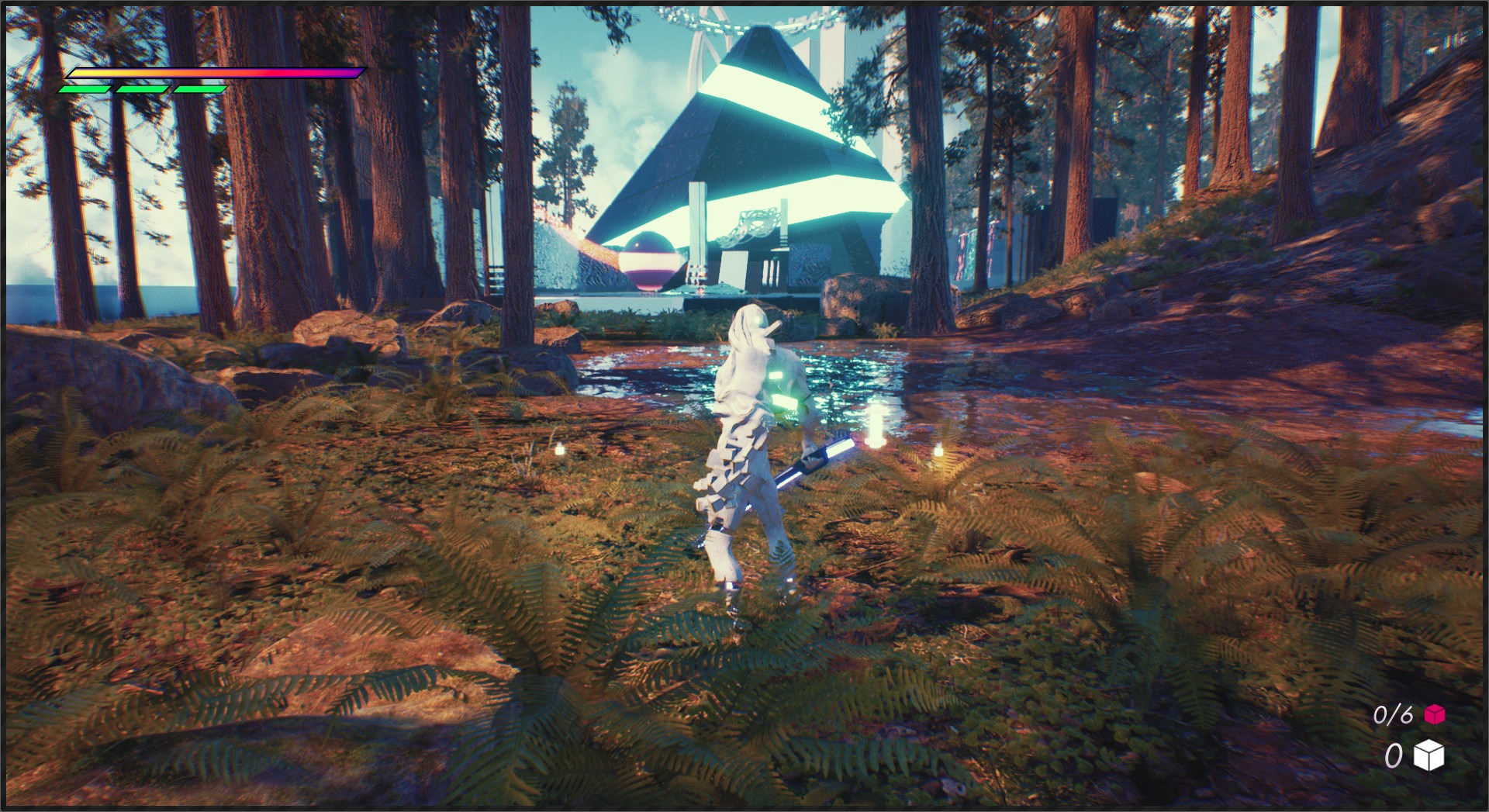Select the white cube currency icon
This screenshot has height=812, width=1489.
click(1429, 755)
